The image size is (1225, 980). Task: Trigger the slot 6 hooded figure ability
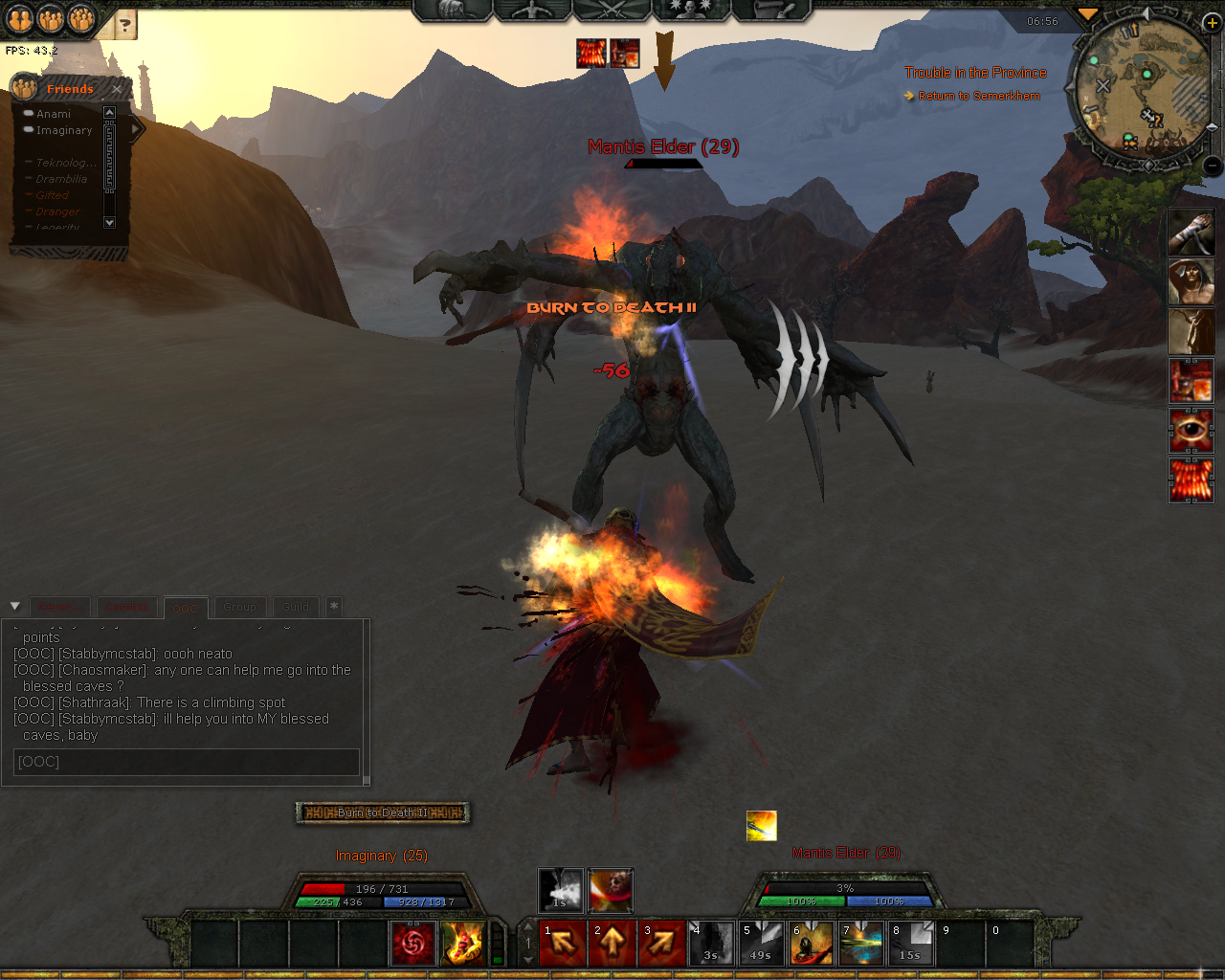[812, 944]
